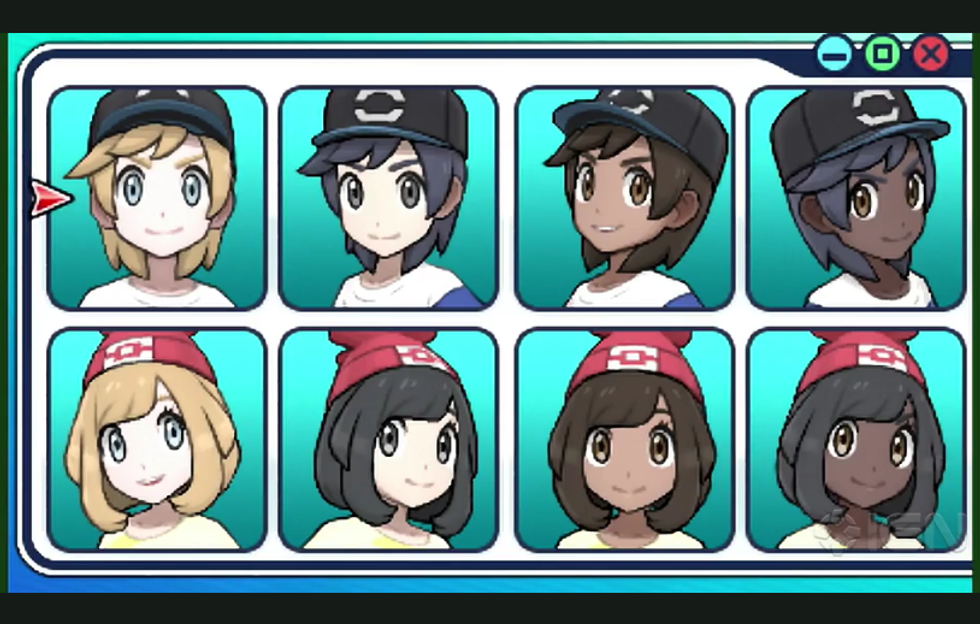Screen dimensions: 980x624
Task: Pick the tan boy with brown hair
Action: (x=624, y=198)
